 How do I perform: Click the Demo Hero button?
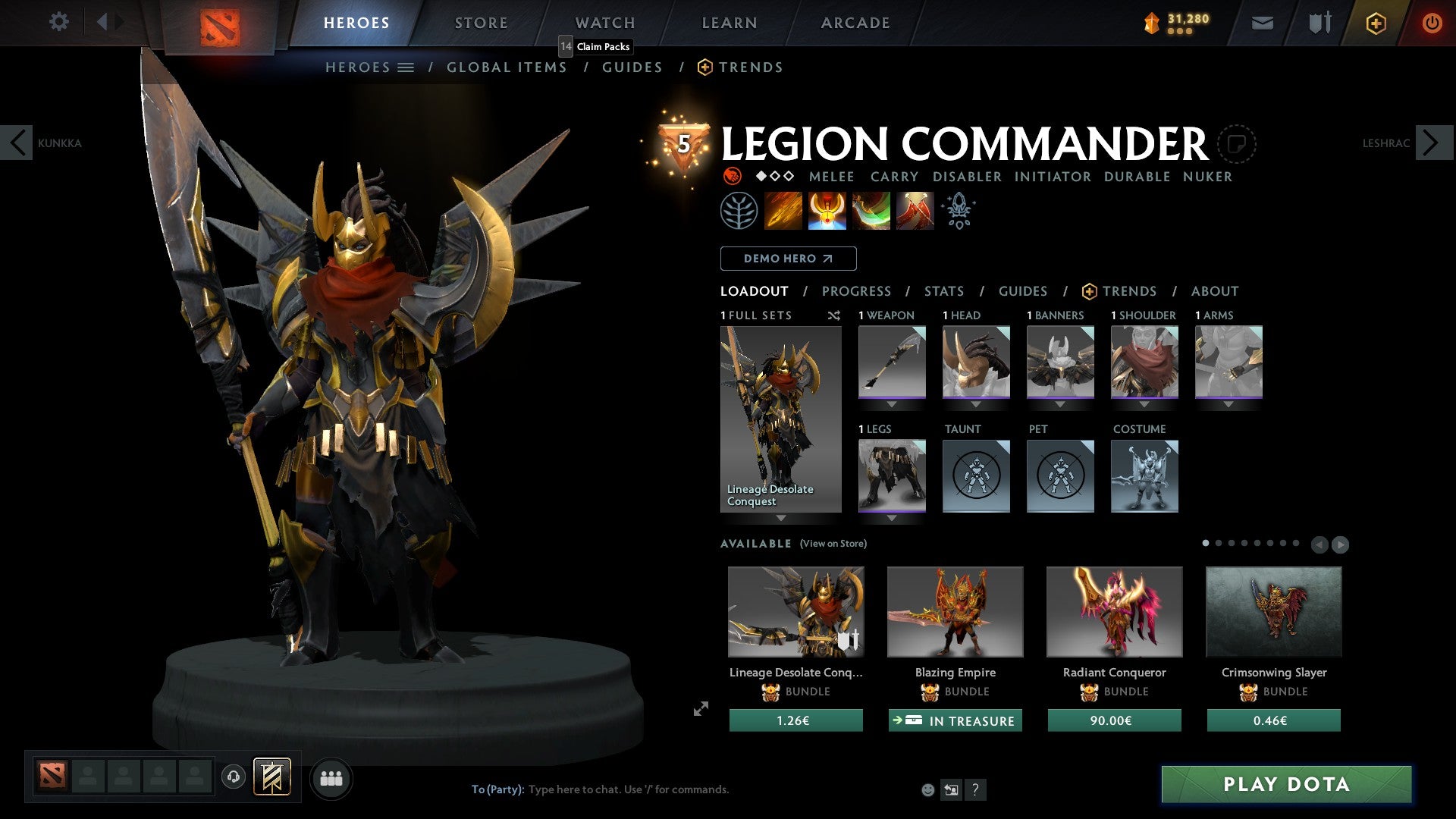pyautogui.click(x=787, y=258)
